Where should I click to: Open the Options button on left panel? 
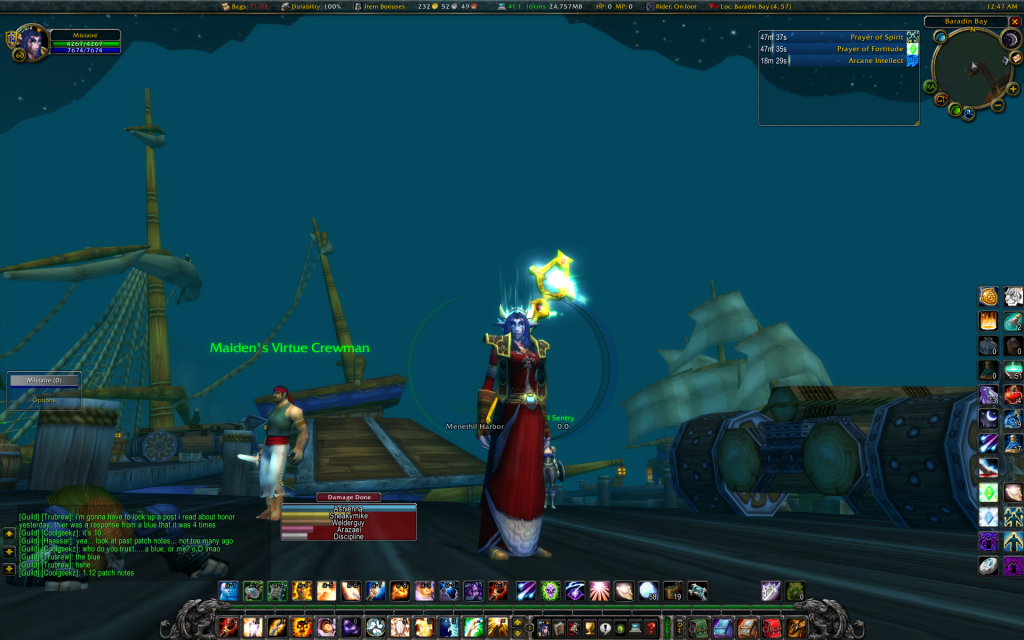click(44, 400)
